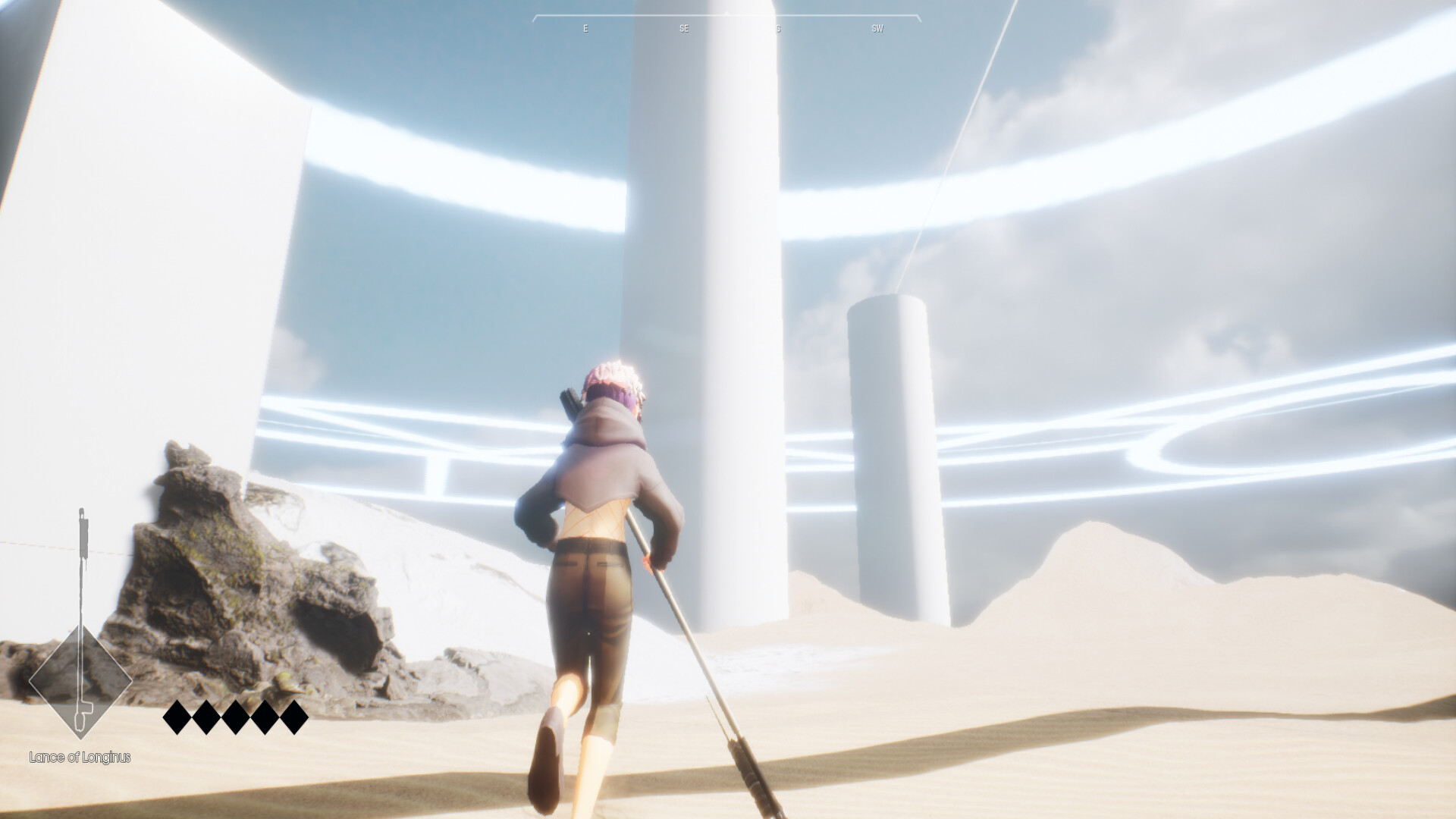Click the last ammo diamond pip

pyautogui.click(x=293, y=717)
